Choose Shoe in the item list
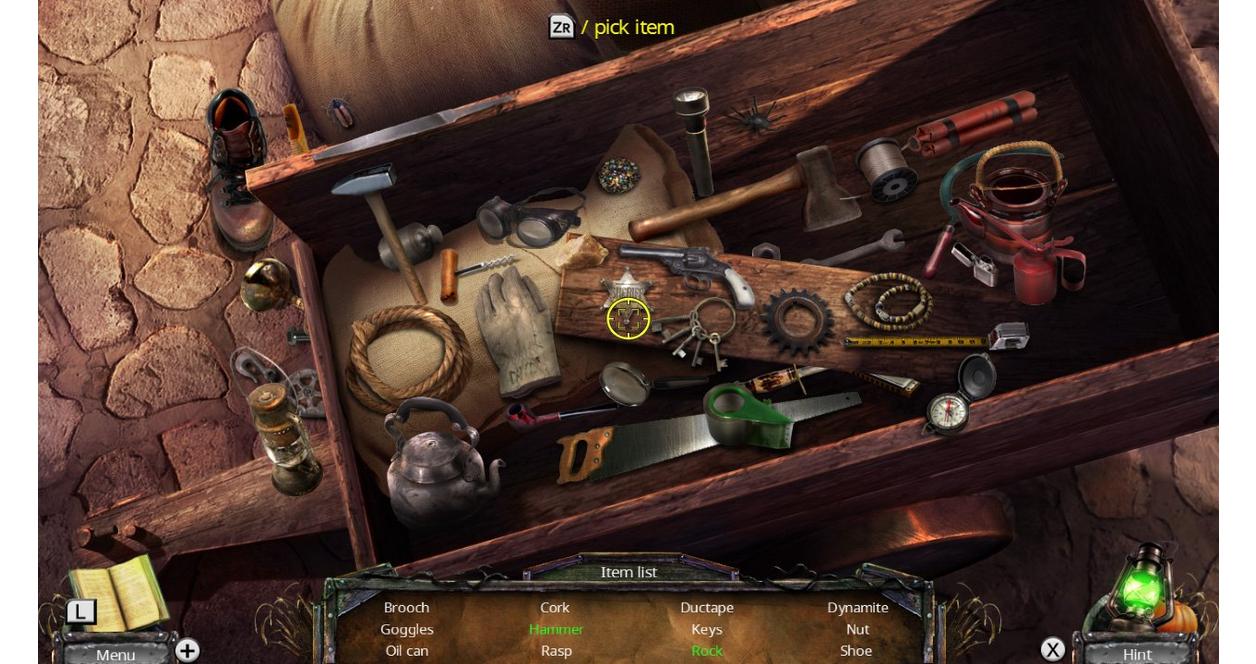The width and height of the screenshot is (1256, 664). 856,650
